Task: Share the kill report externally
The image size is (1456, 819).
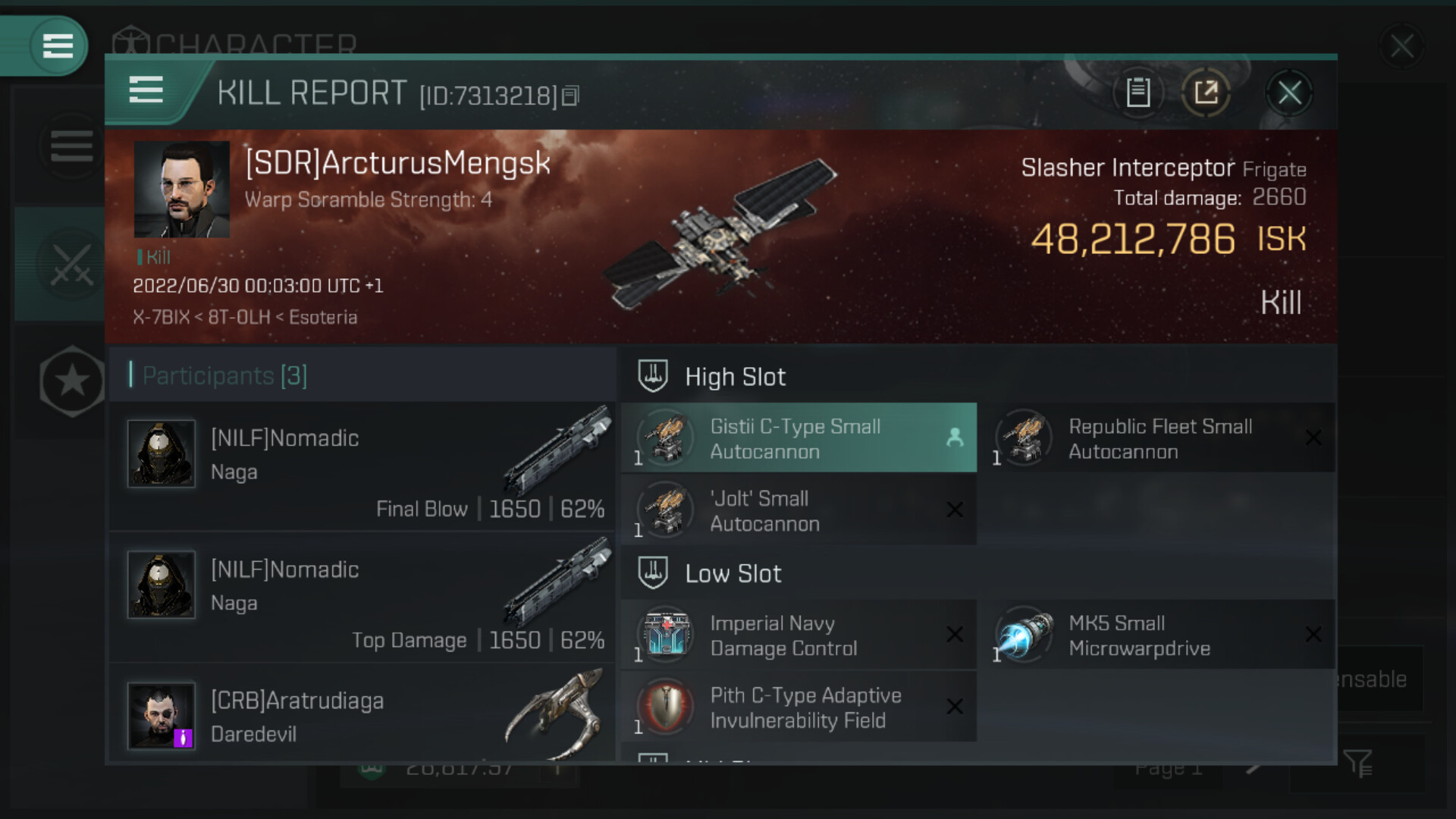Action: [1206, 93]
